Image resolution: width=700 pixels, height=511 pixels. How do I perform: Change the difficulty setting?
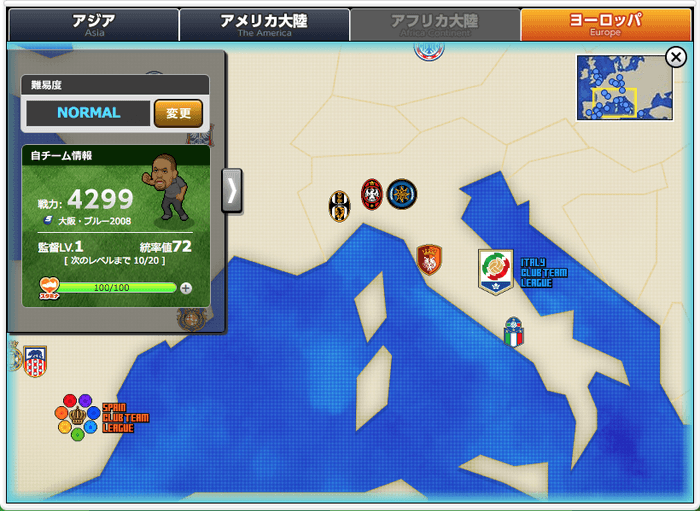tap(178, 113)
